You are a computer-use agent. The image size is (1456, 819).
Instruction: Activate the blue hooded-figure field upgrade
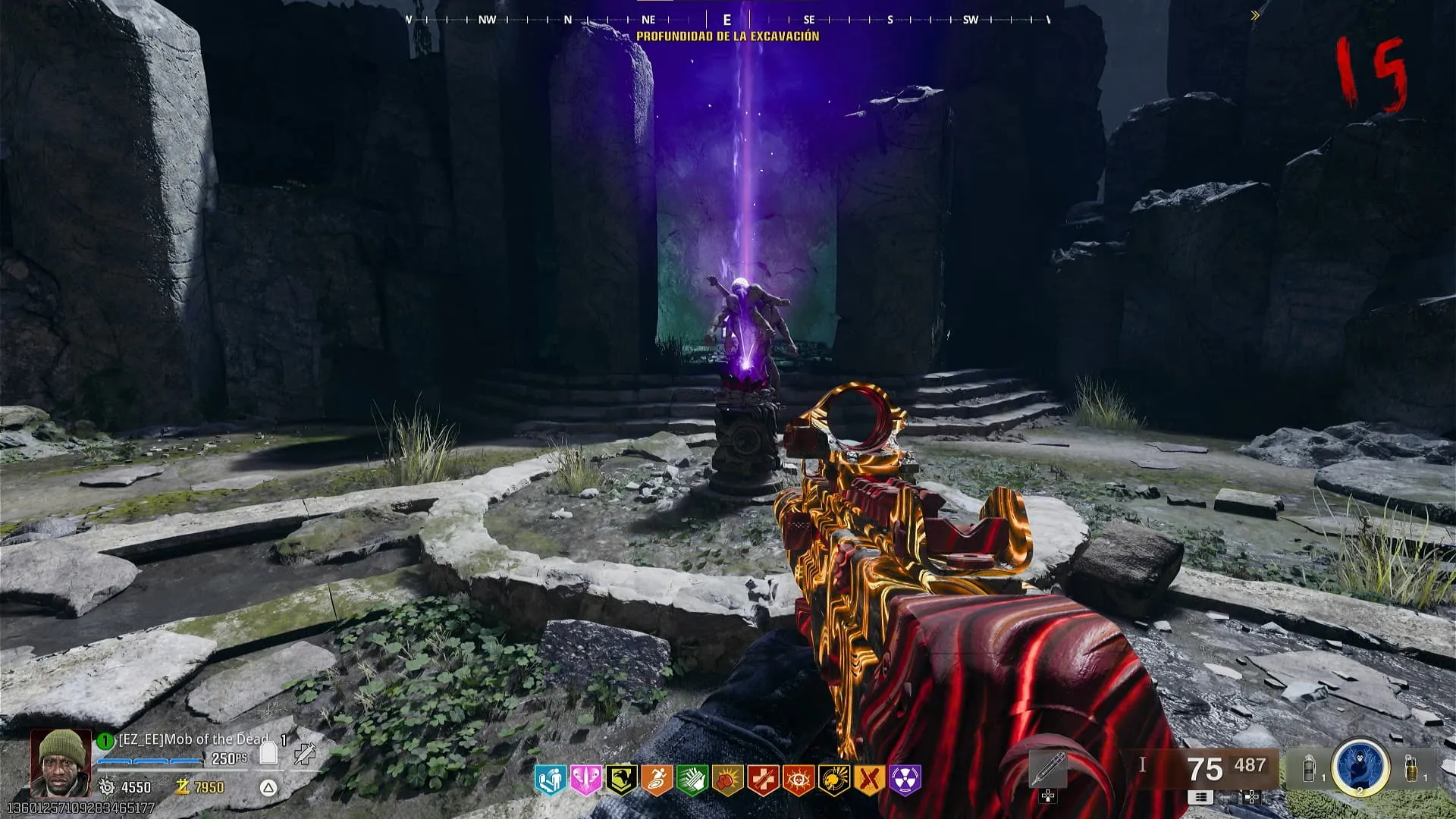(1360, 767)
